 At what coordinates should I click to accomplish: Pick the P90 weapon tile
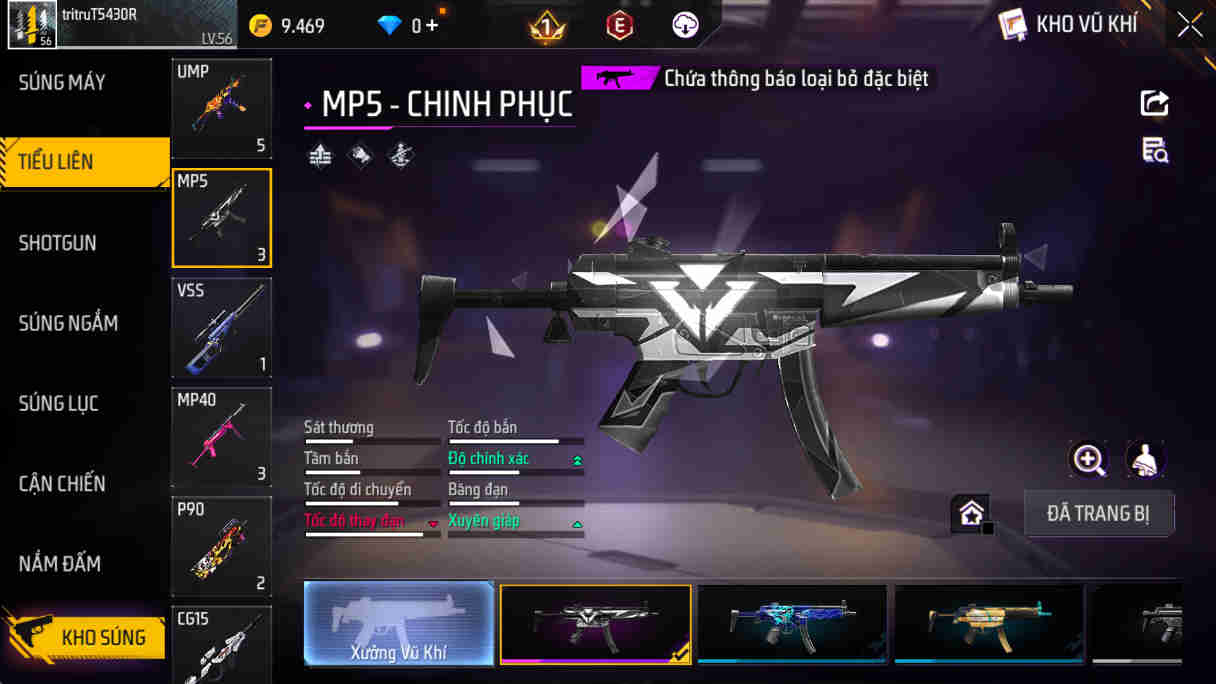[x=221, y=547]
